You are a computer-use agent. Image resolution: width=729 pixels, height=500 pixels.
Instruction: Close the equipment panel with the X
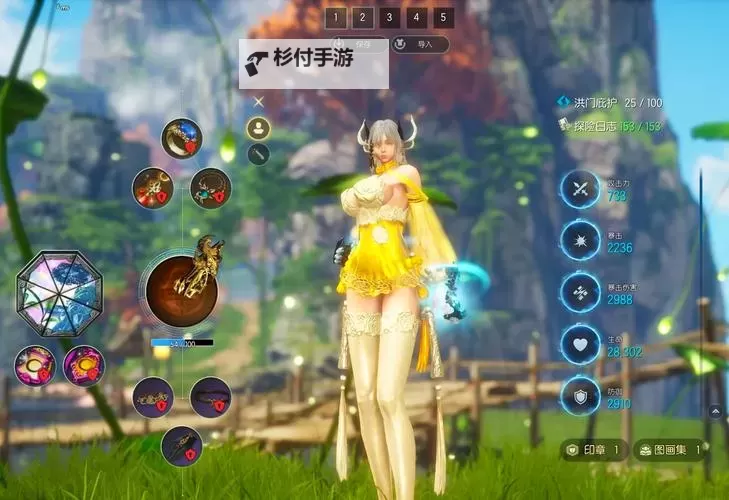(258, 101)
